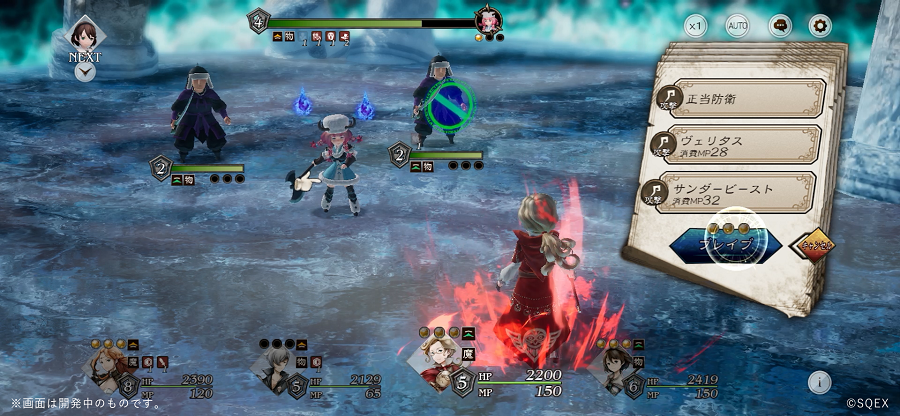Image resolution: width=900 pixels, height=416 pixels.
Task: Click the NEXT turn character portrait
Action: (x=85, y=33)
